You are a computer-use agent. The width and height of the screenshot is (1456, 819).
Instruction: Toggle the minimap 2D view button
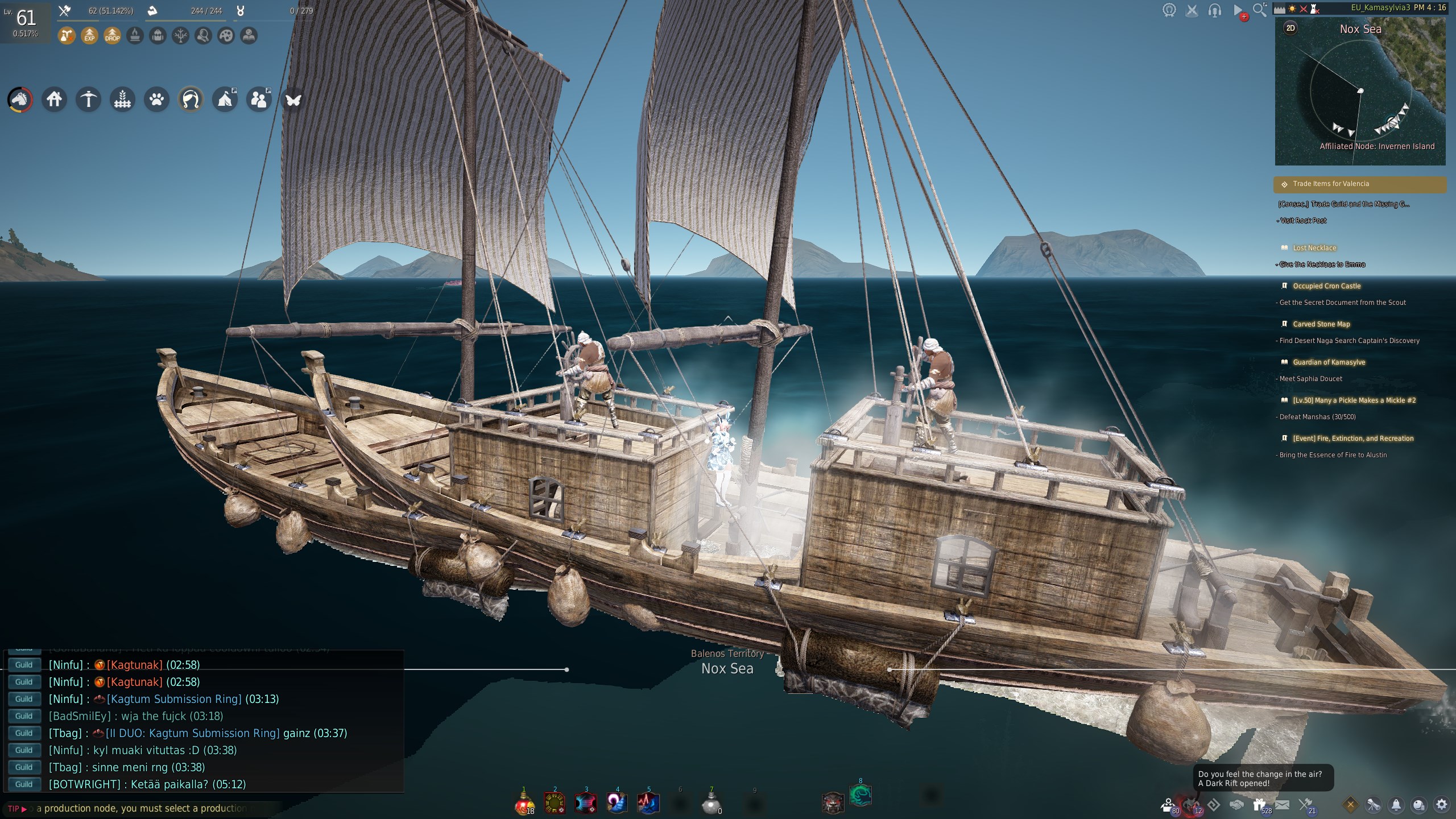(1290, 28)
